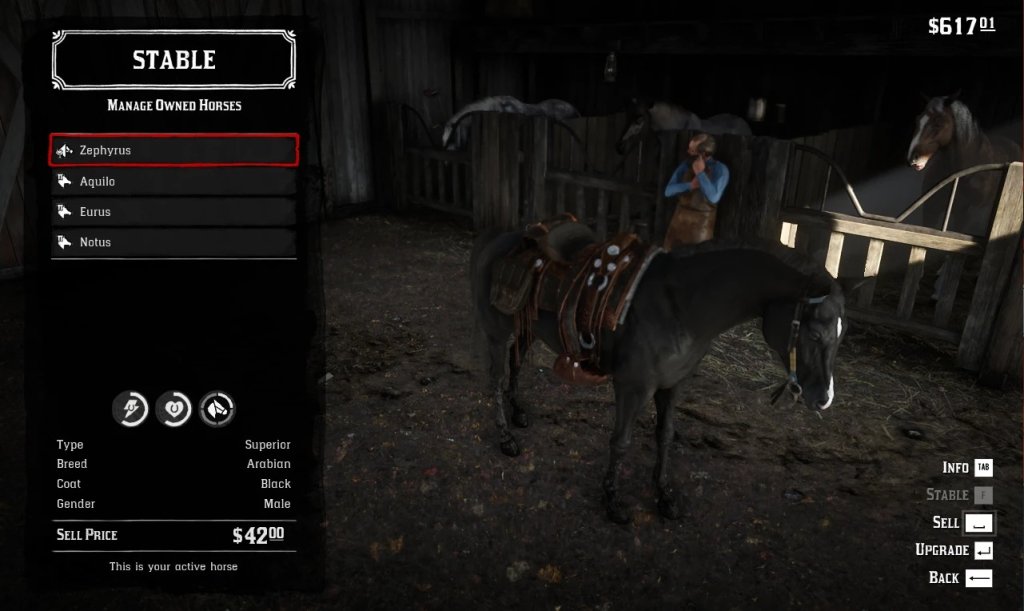Select Notus in the horse list
Viewport: 1024px width, 611px height.
(x=174, y=242)
